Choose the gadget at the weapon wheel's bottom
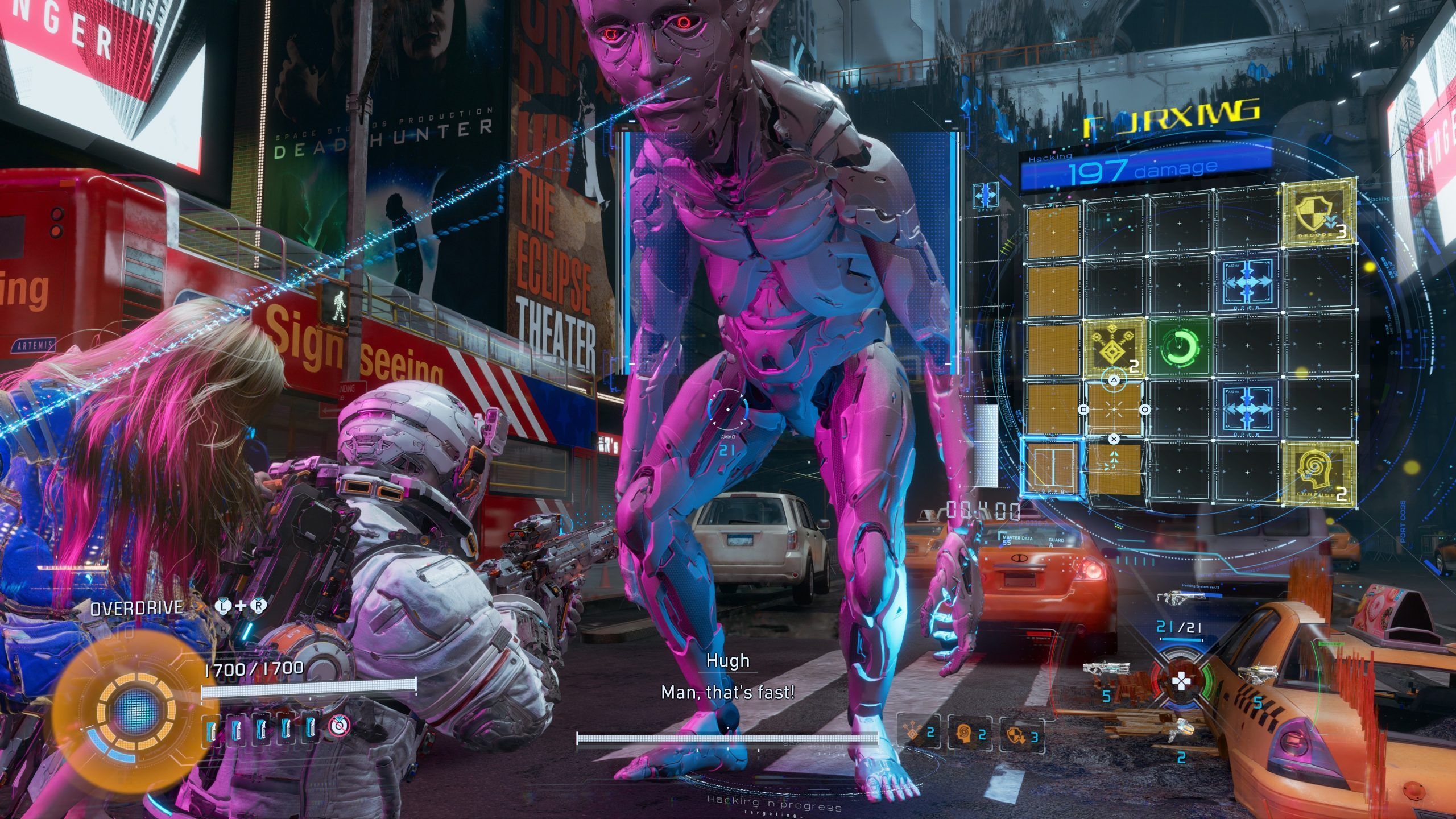The width and height of the screenshot is (1456, 819). tap(1179, 729)
